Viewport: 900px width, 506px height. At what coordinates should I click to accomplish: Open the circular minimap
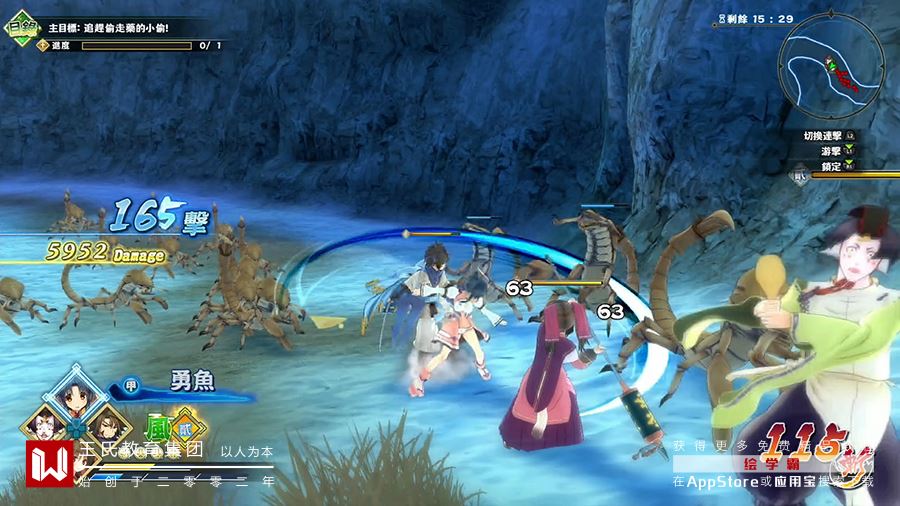pos(831,62)
